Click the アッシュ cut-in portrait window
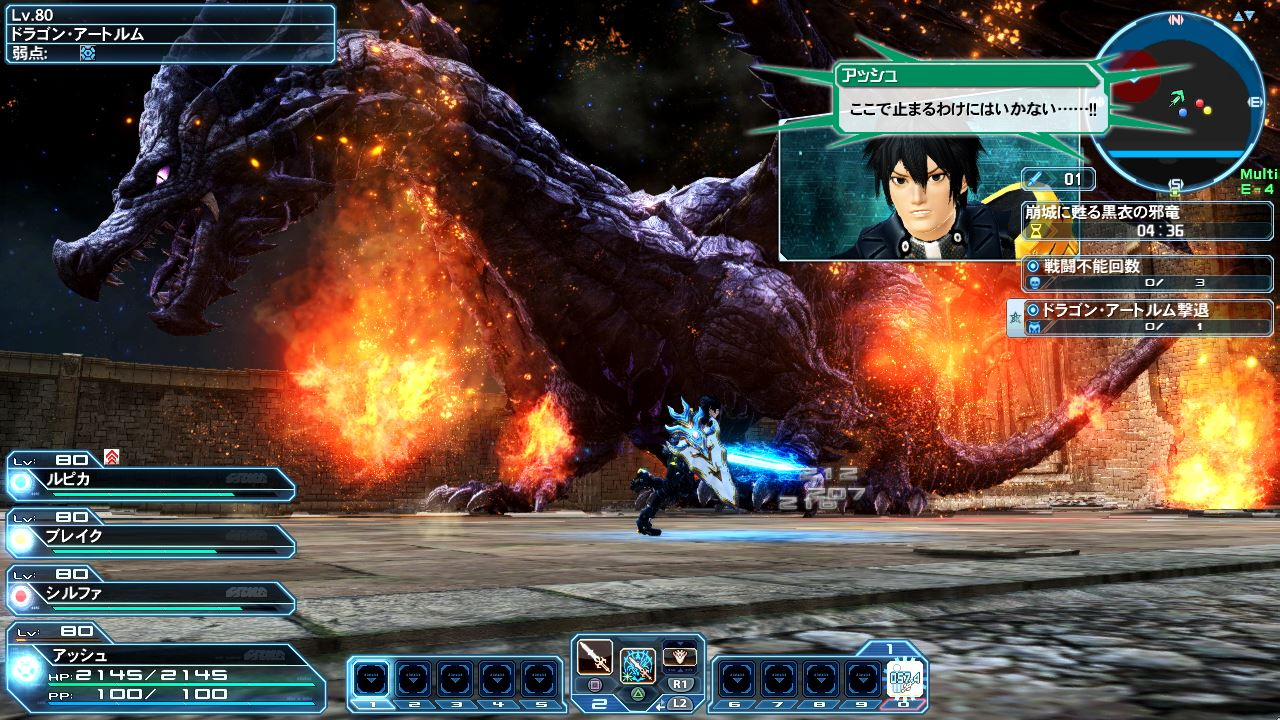1280x720 pixels. tap(900, 195)
